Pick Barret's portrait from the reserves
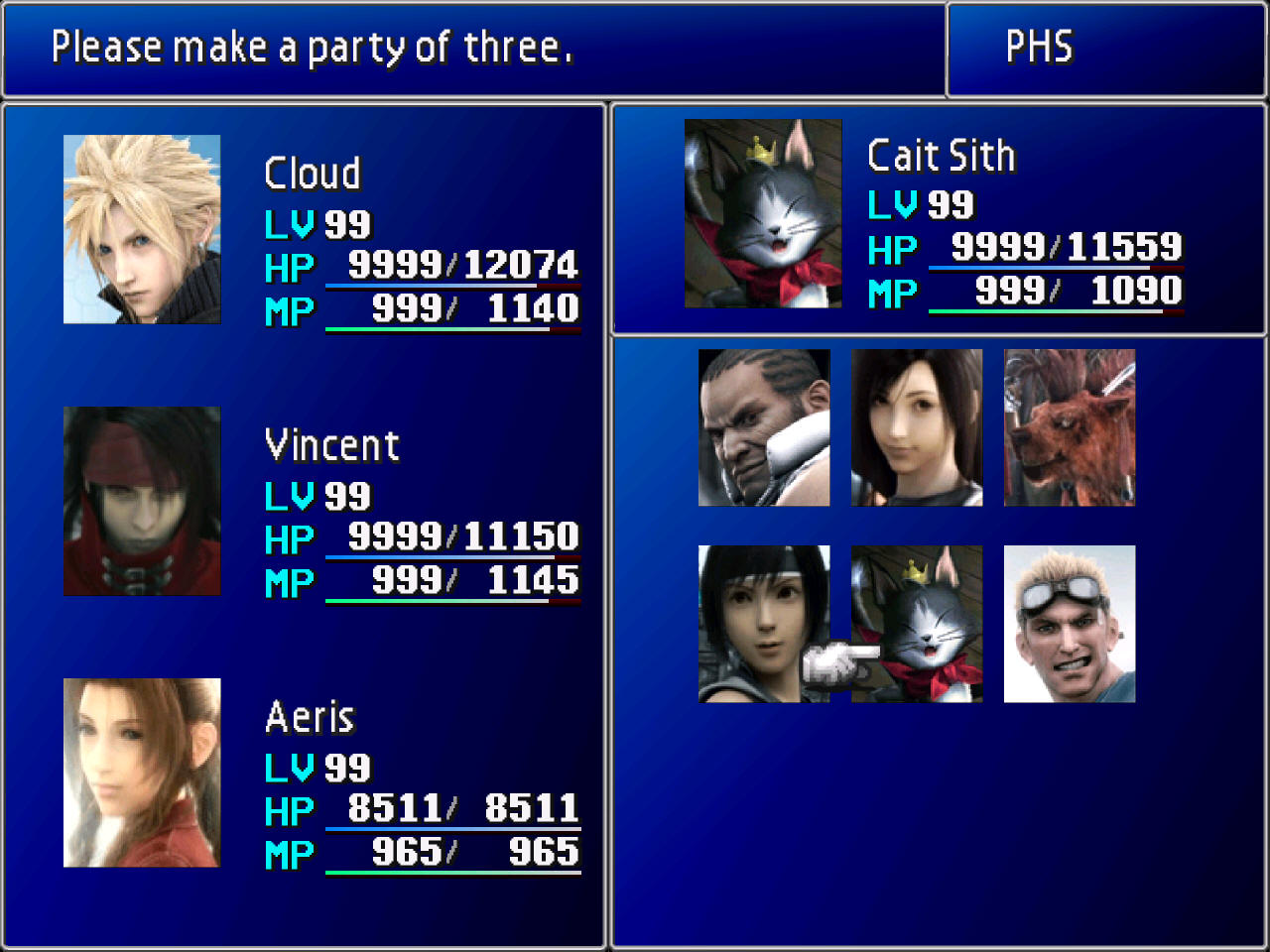The image size is (1270, 952). pos(764,427)
